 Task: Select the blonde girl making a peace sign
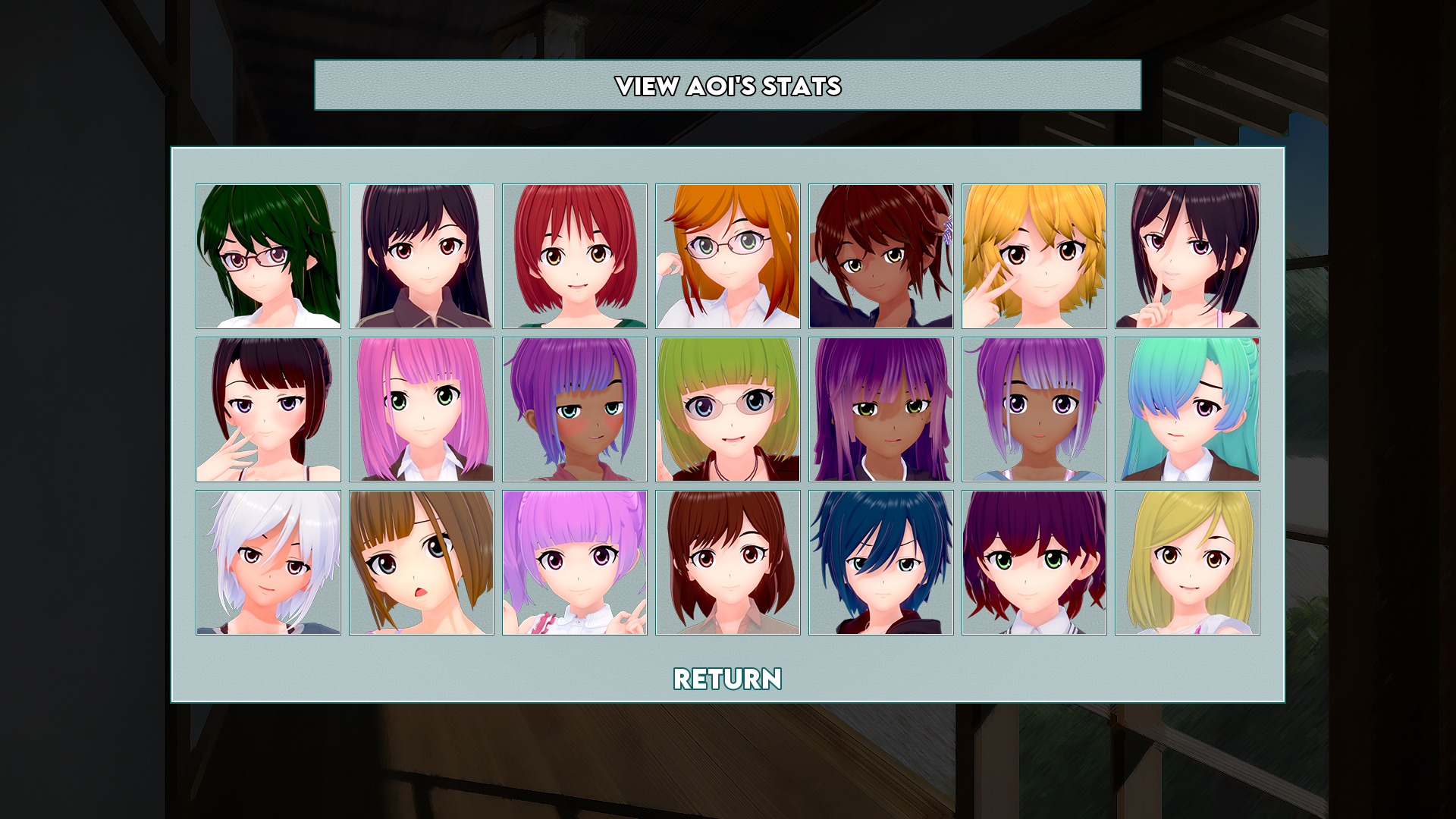click(x=1034, y=256)
